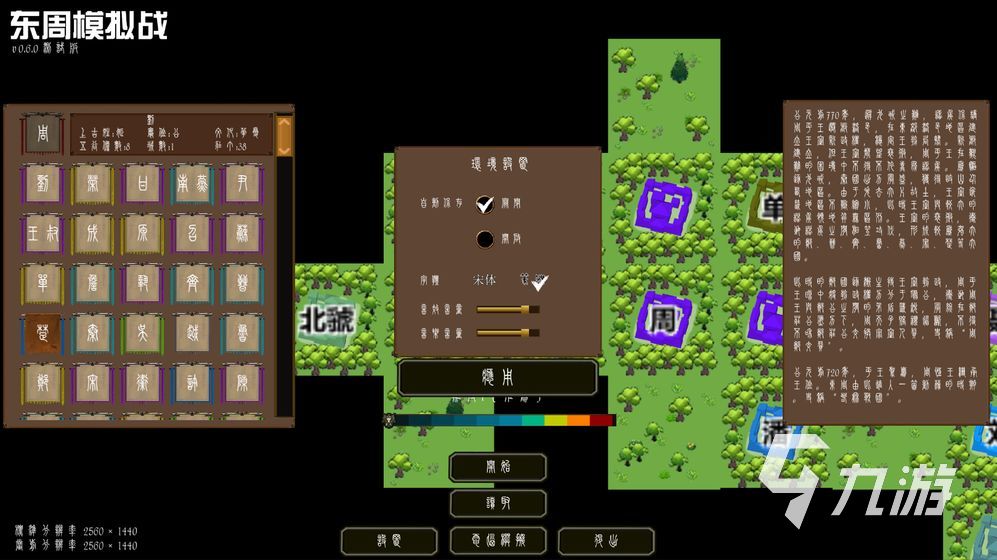Open the 设置 settings button
The width and height of the screenshot is (997, 560).
[389, 541]
